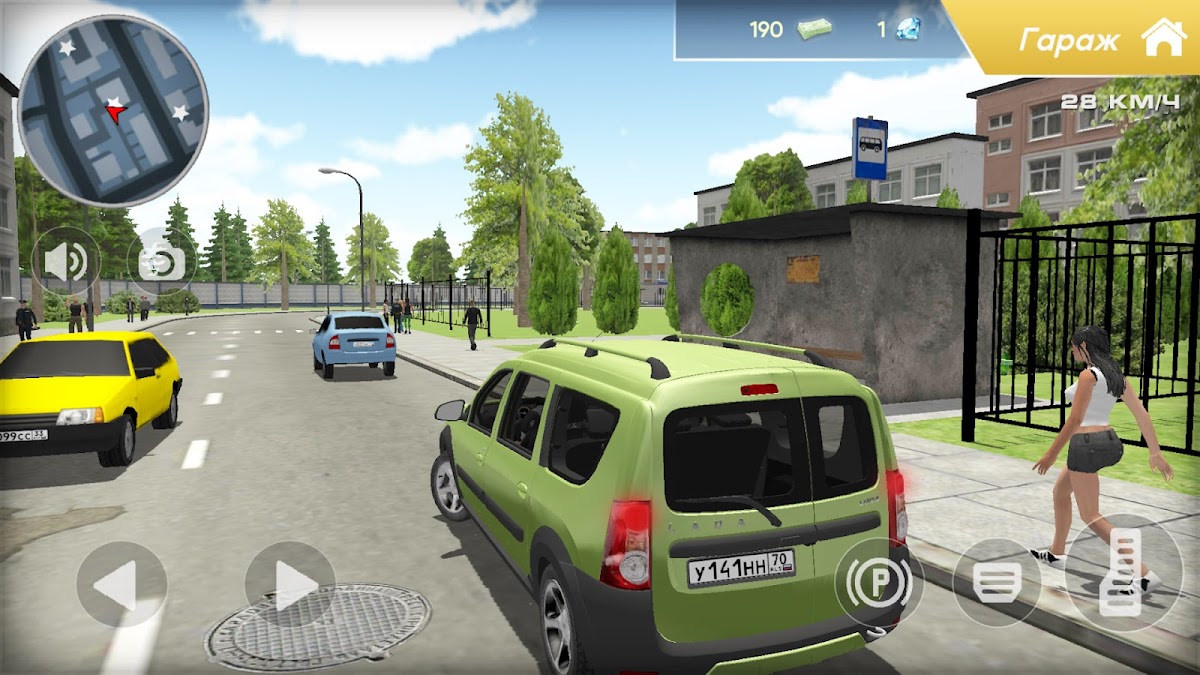Screen dimensions: 1200x675
Task: Apply the brake pedal button
Action: (x=996, y=583)
